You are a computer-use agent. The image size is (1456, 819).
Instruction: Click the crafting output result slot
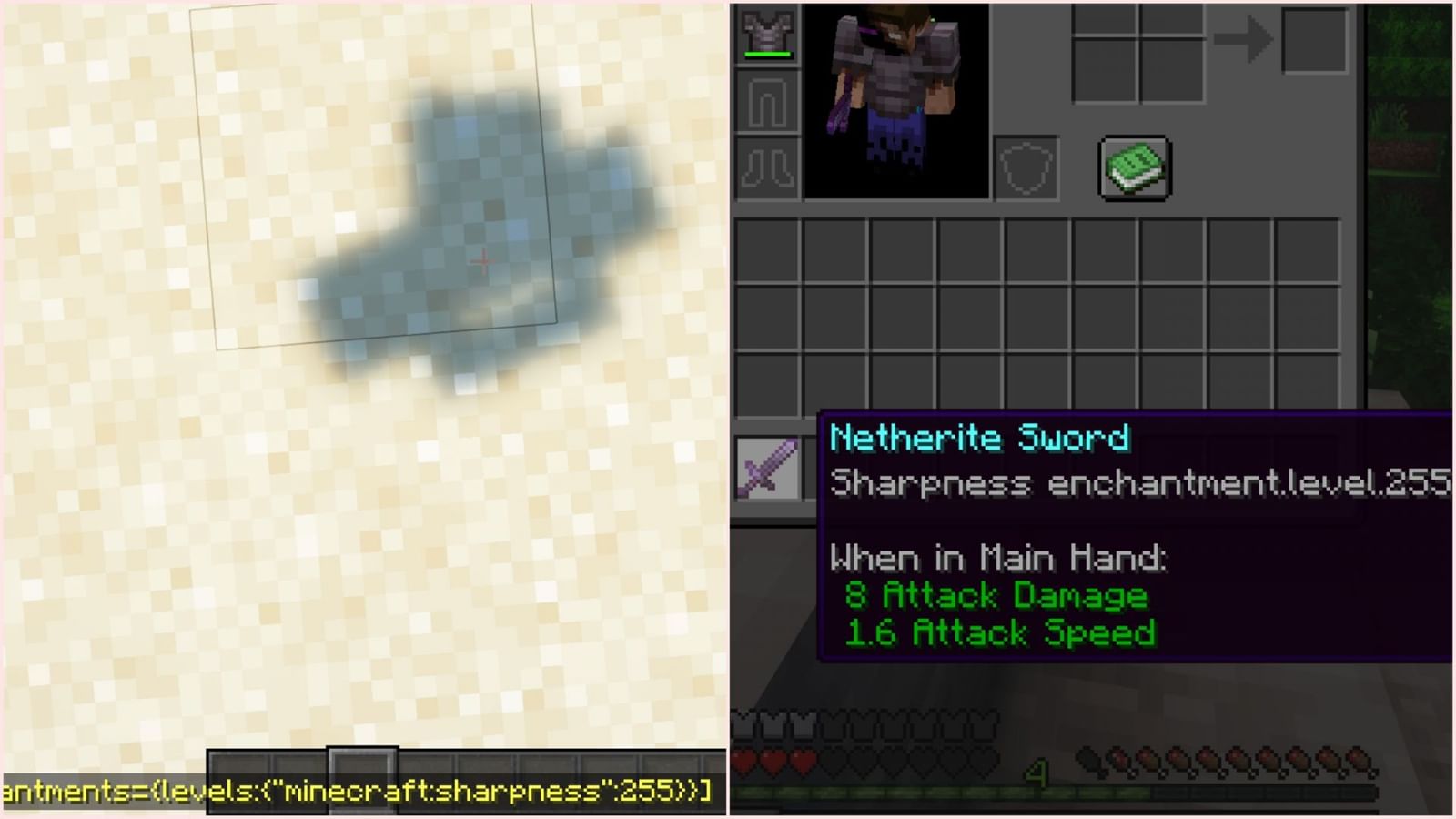tap(1315, 38)
